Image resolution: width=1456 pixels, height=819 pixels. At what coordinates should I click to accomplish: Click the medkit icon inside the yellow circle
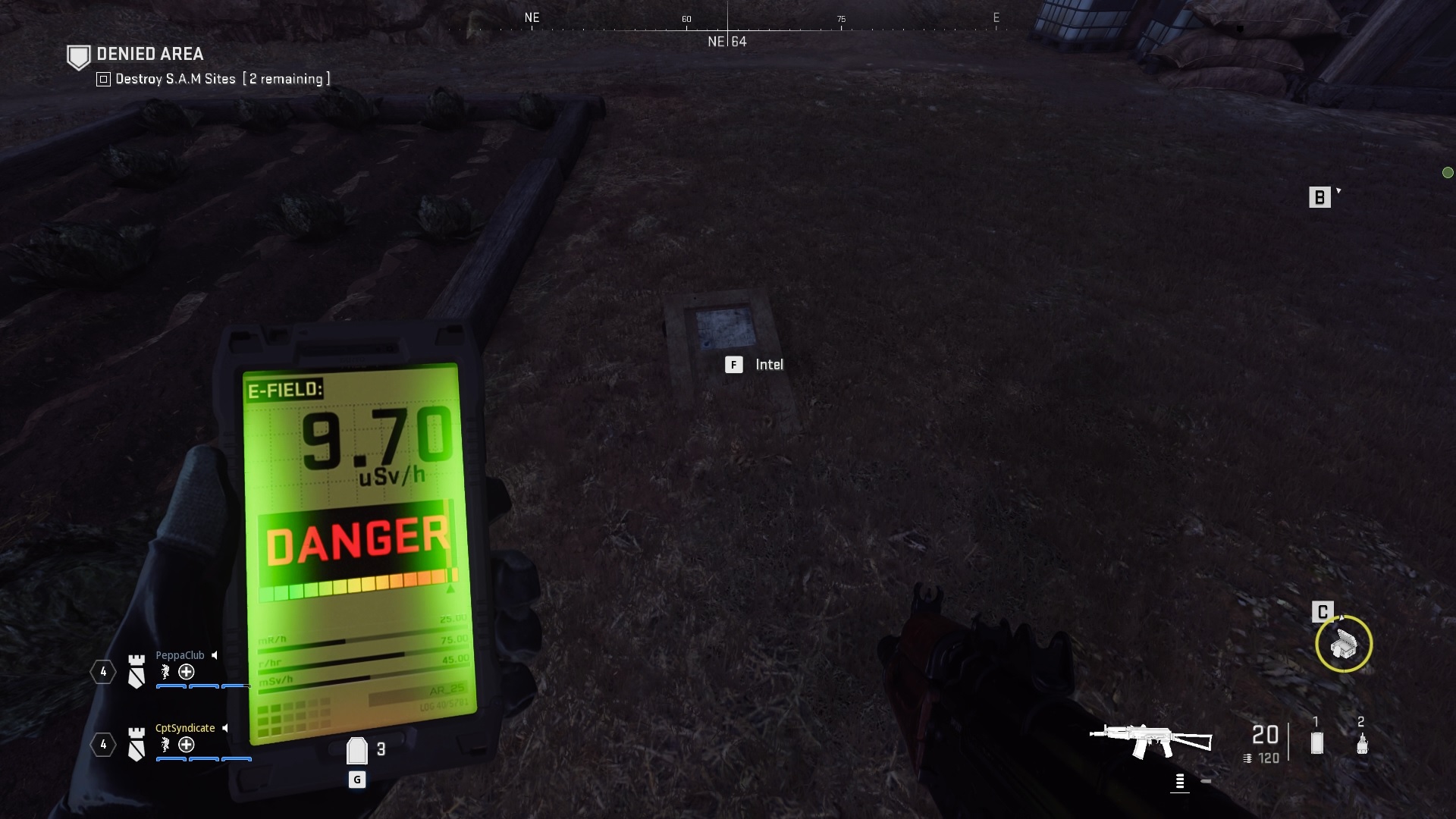point(1345,645)
